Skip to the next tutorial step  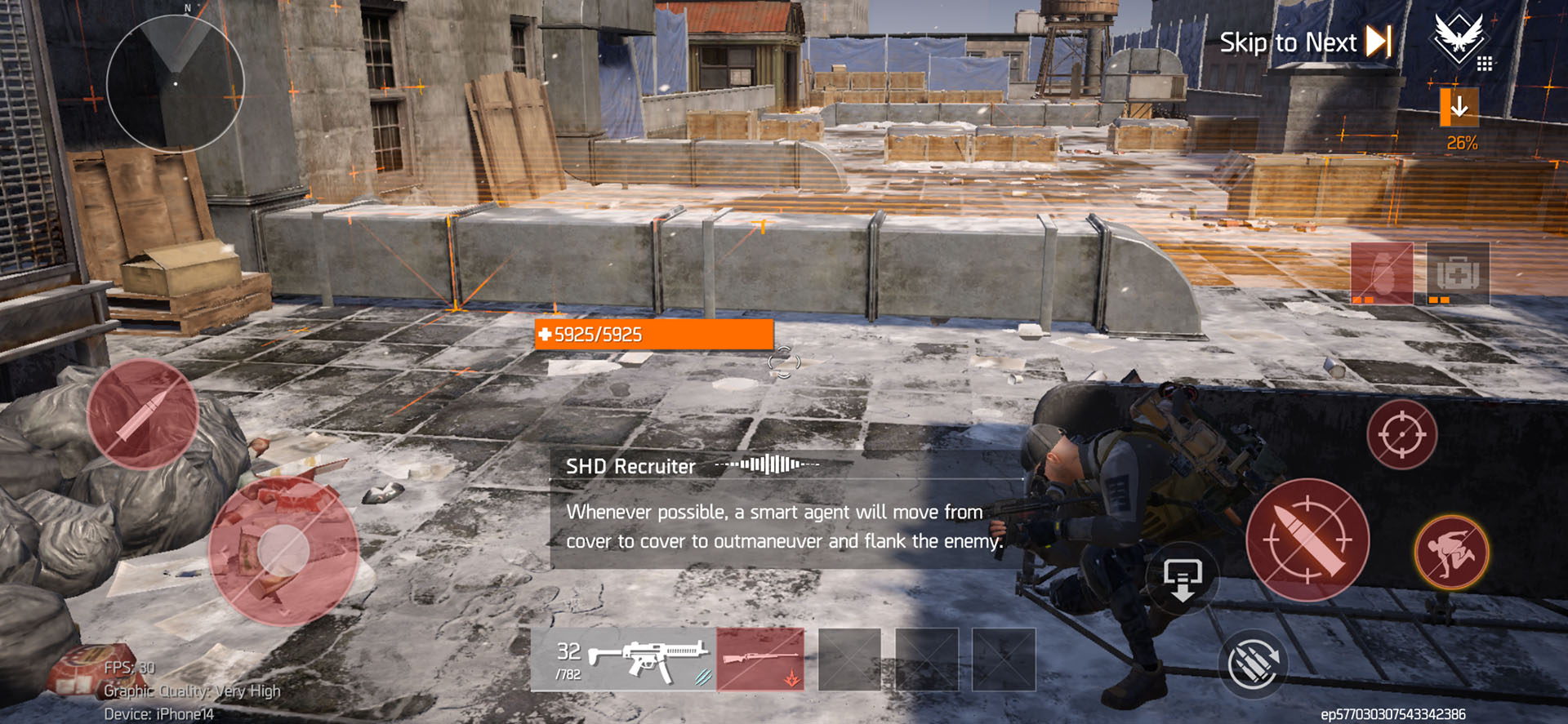click(x=1305, y=42)
